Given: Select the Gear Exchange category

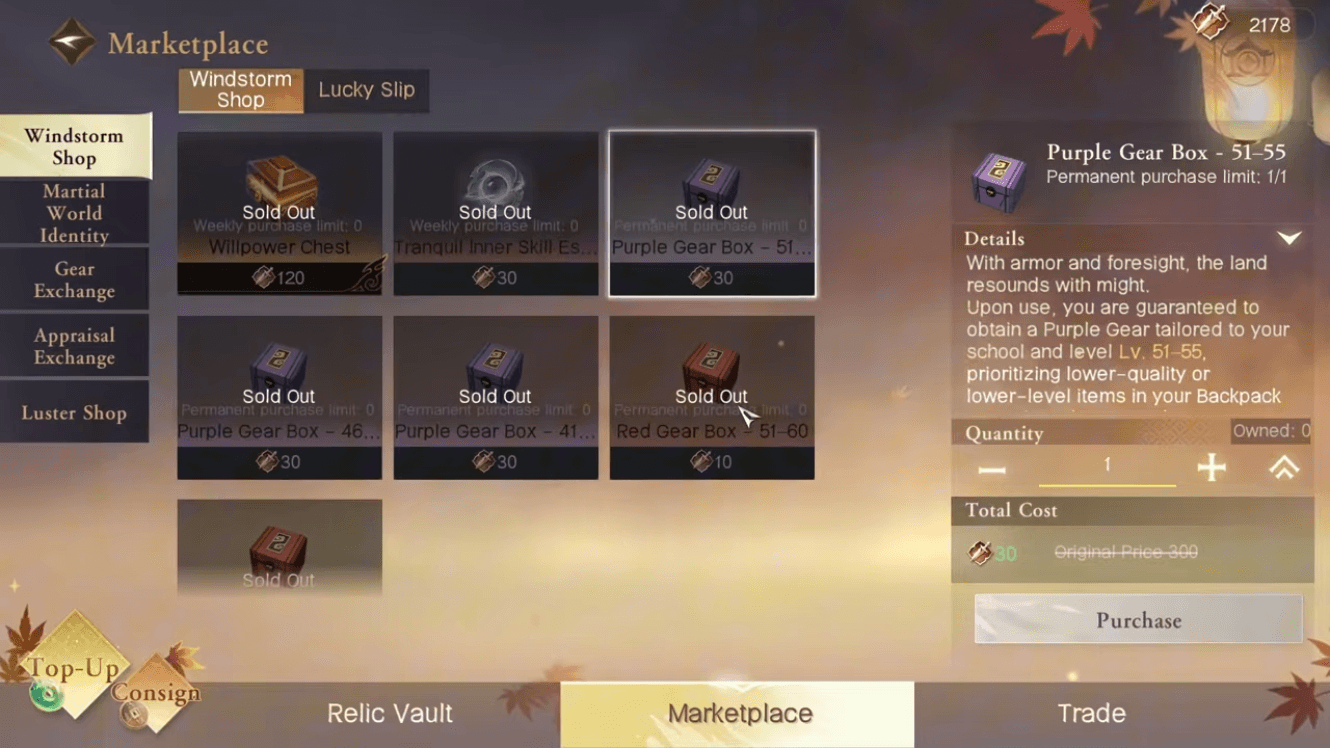Looking at the screenshot, I should pos(74,280).
